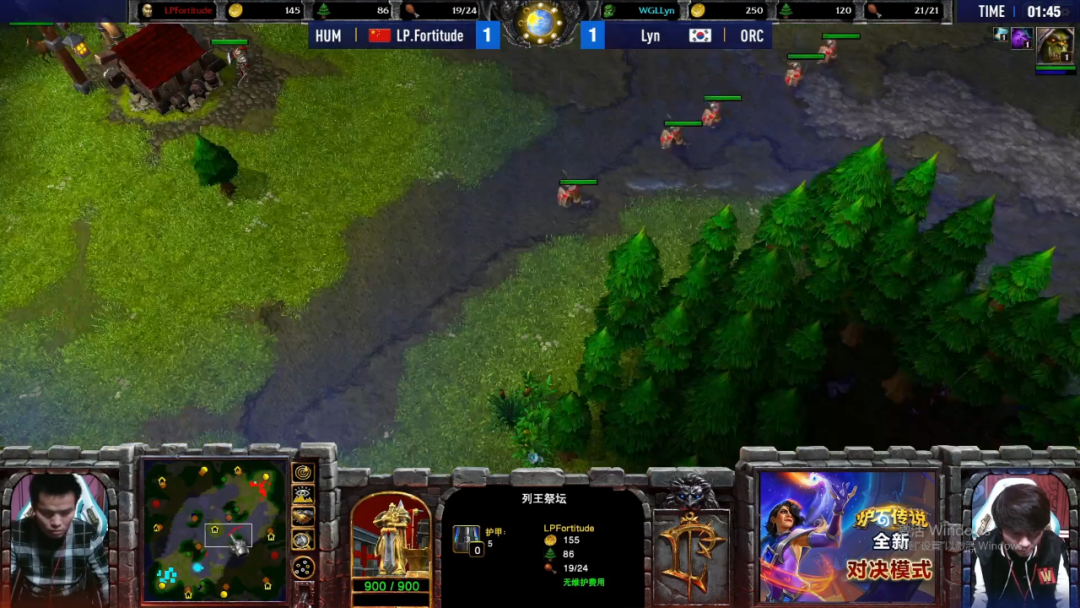1080x608 pixels.
Task: Open the Hearthstone duel mode banner
Action: tap(847, 537)
